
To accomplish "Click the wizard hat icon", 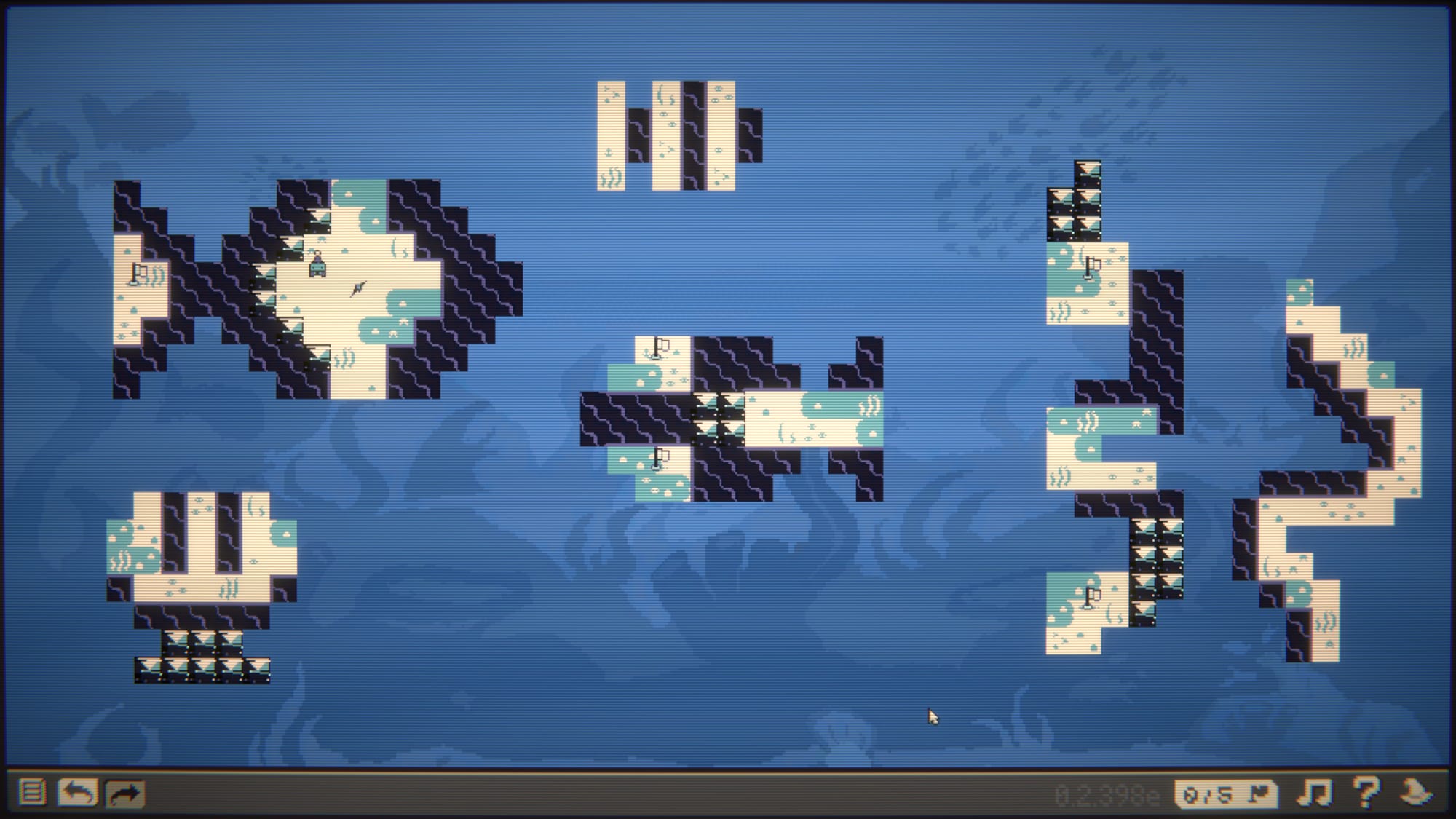I will click(x=1417, y=792).
